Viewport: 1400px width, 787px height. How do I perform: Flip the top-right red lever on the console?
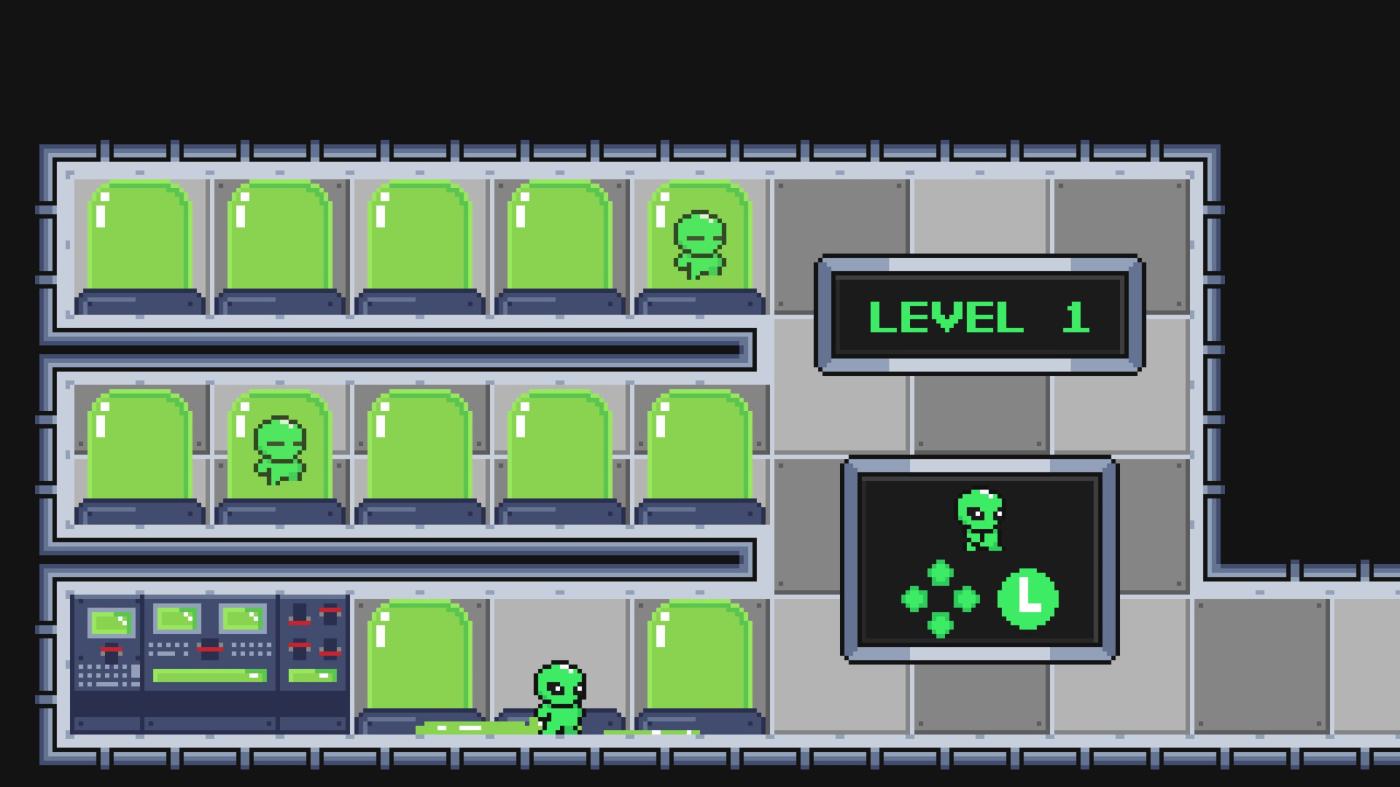(x=331, y=611)
